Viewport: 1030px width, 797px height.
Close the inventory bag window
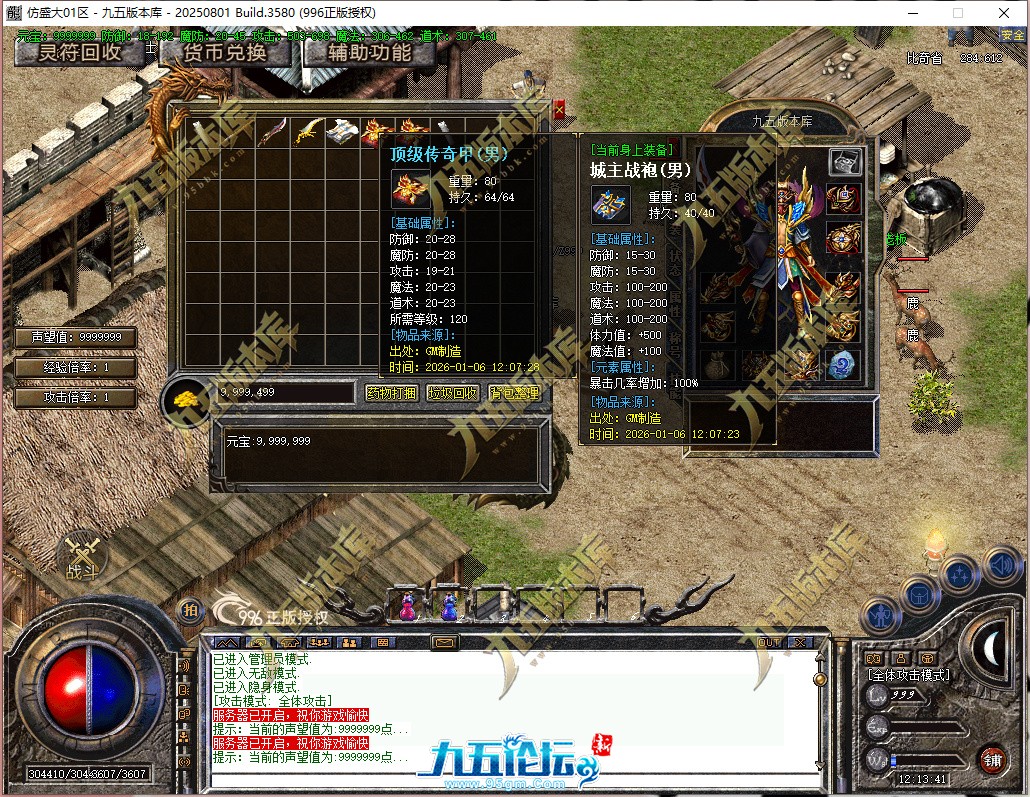559,107
